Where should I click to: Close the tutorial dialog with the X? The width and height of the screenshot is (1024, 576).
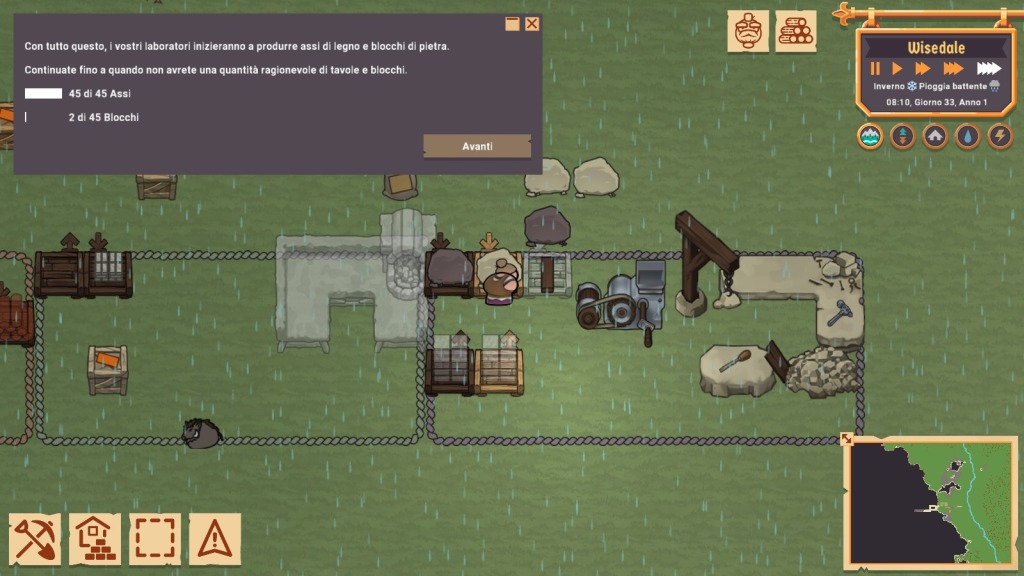coord(532,24)
